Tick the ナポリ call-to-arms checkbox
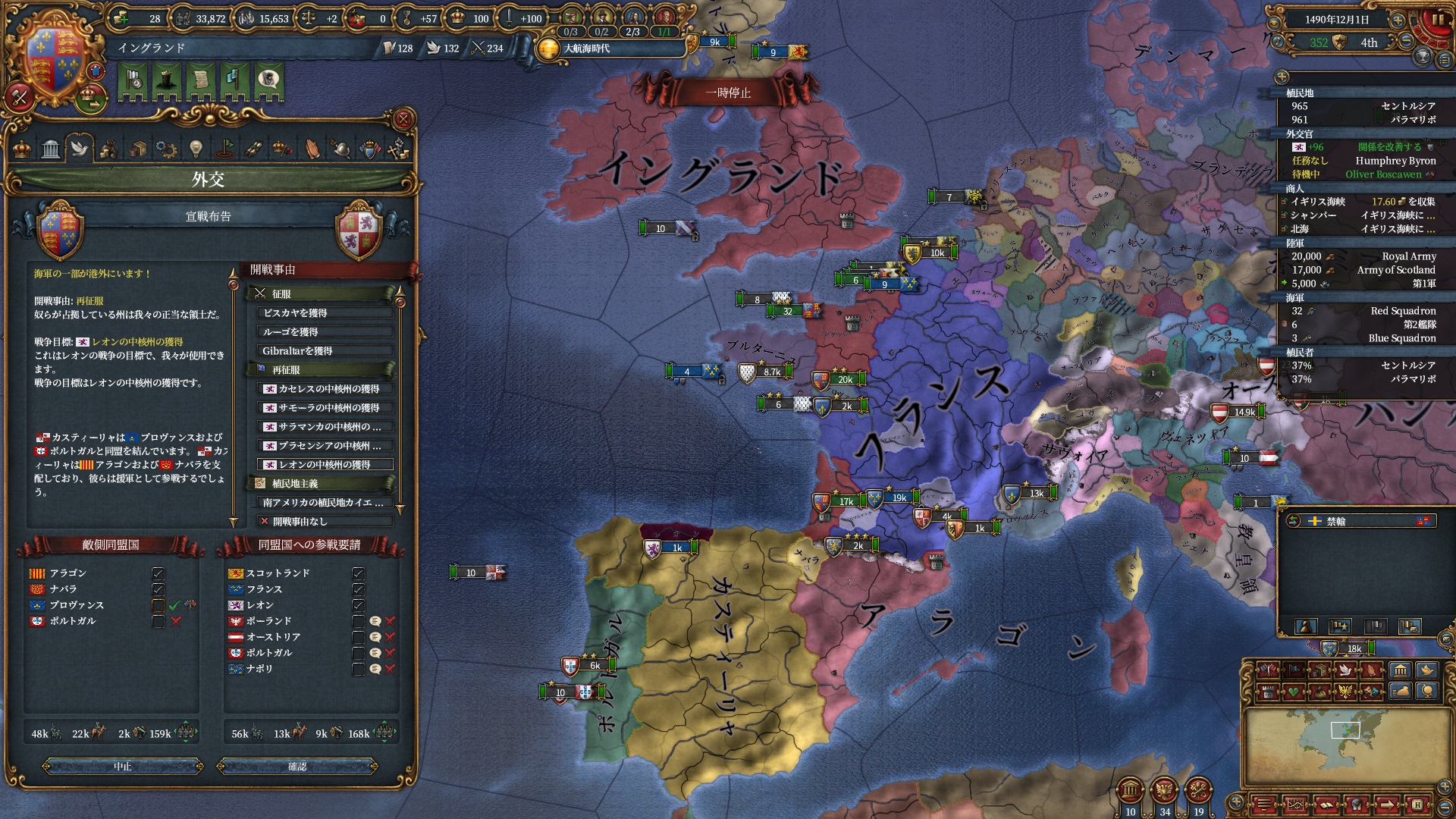Image resolution: width=1456 pixels, height=819 pixels. click(x=359, y=669)
